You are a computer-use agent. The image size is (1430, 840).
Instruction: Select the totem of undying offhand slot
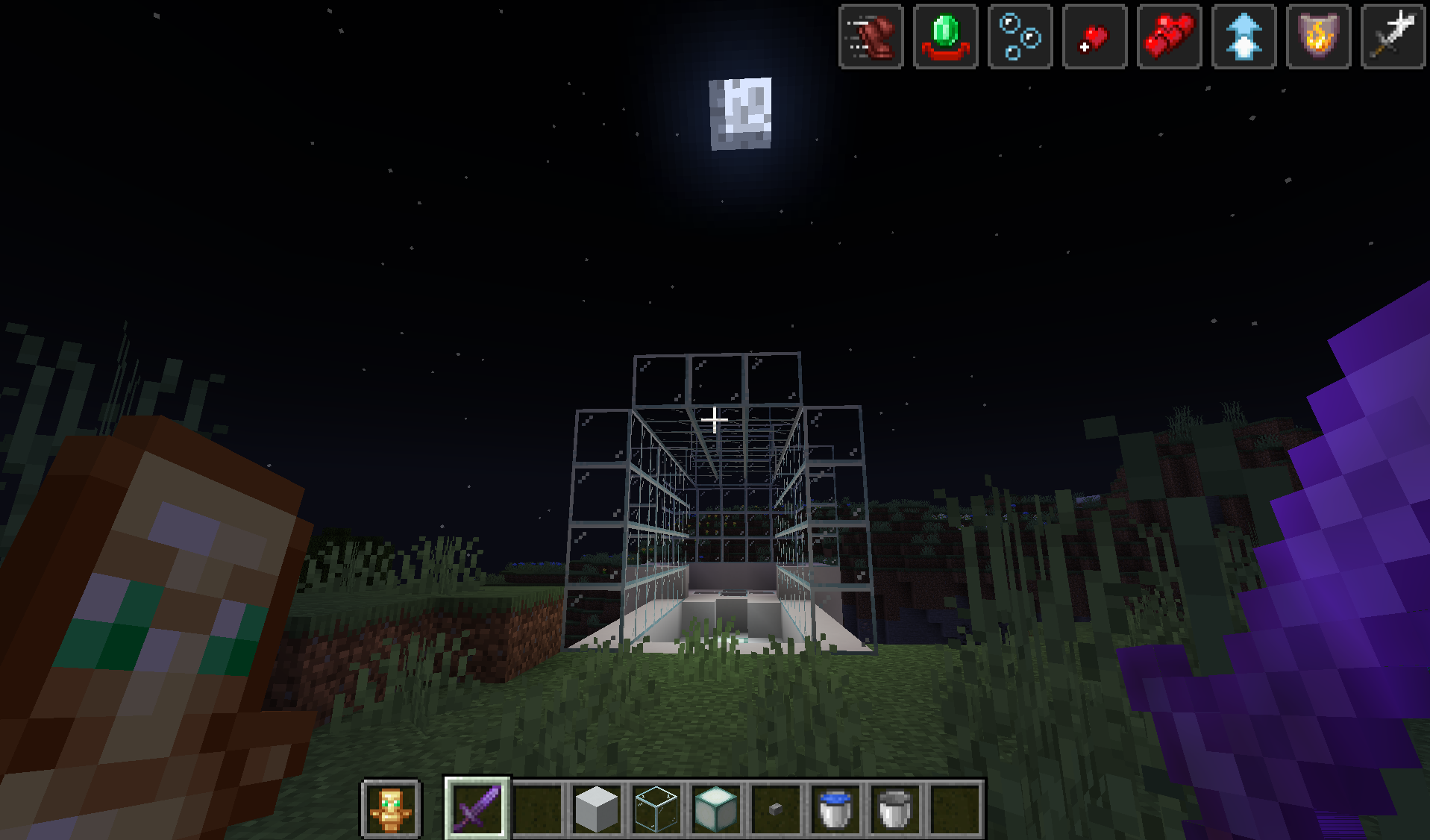(x=391, y=809)
